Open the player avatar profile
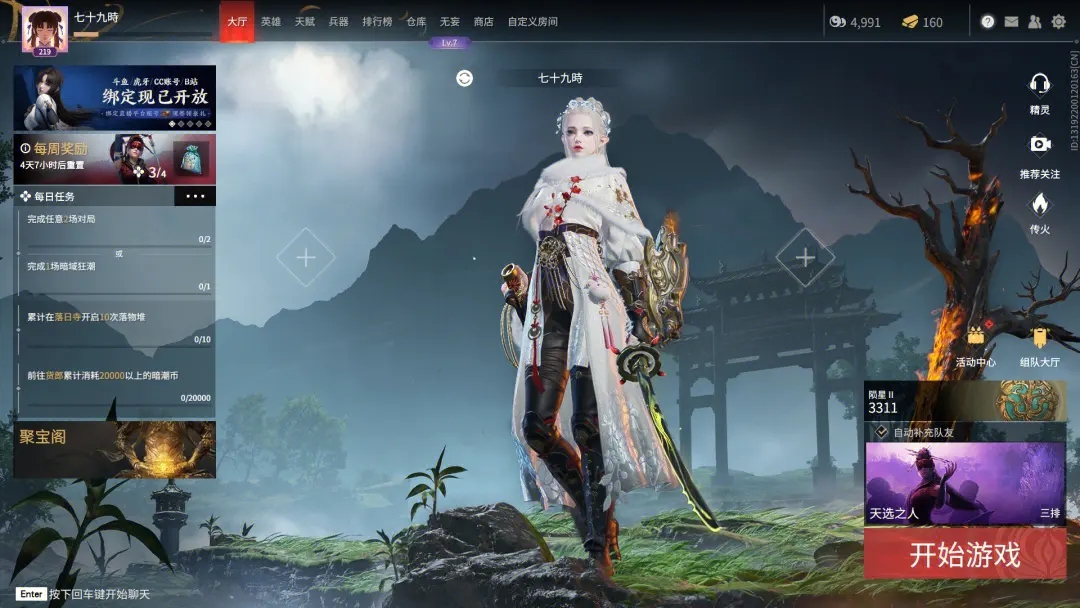Image resolution: width=1080 pixels, height=608 pixels. 44,30
